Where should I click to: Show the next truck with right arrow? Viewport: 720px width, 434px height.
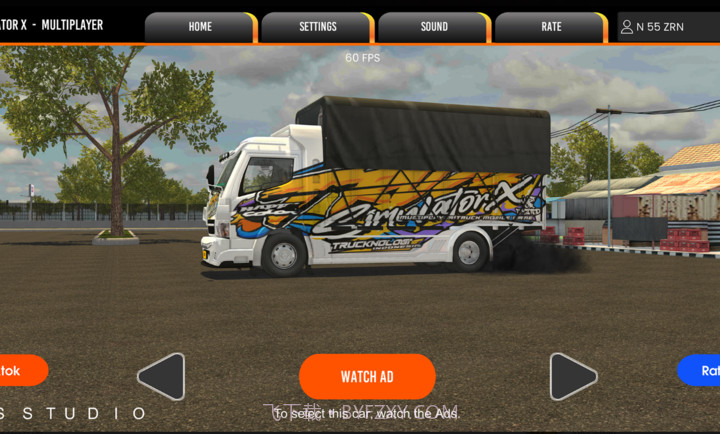click(572, 377)
